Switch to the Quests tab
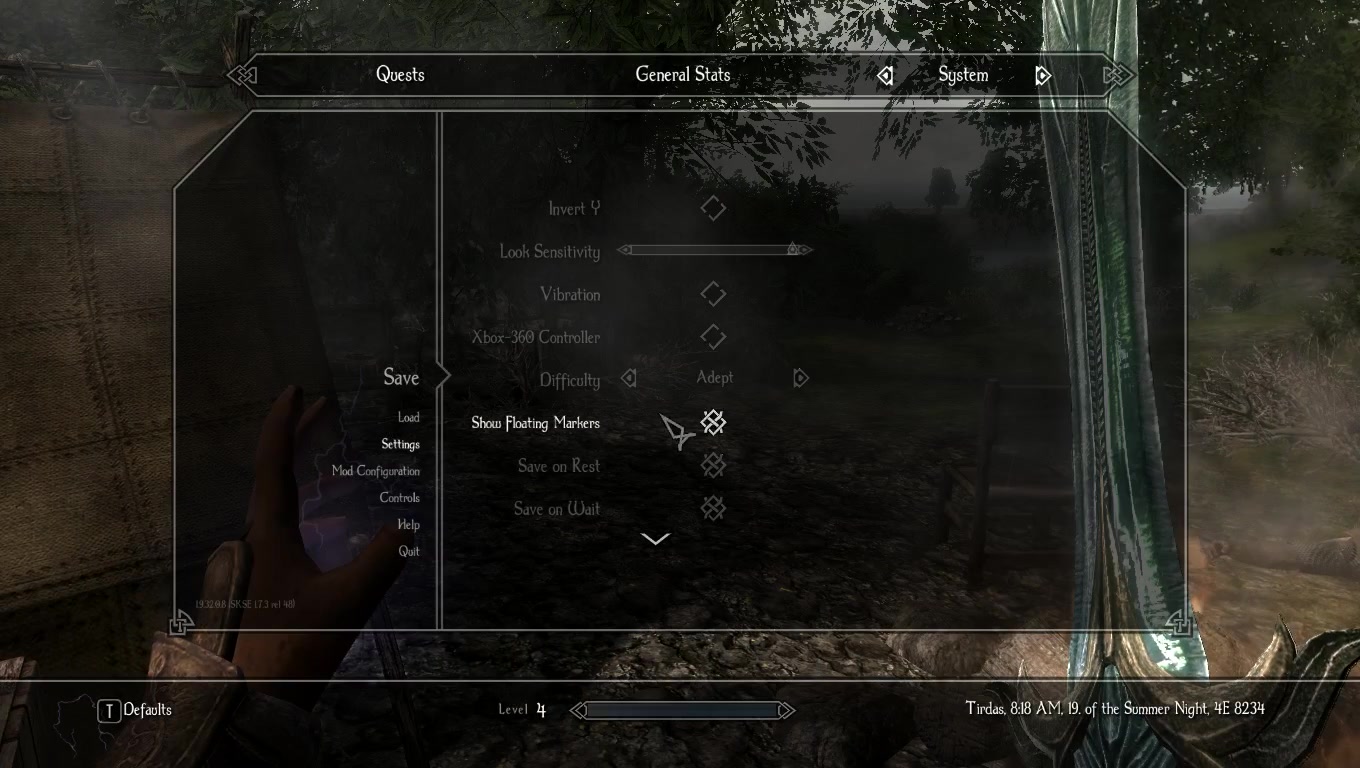Viewport: 1360px width, 768px height. coord(400,75)
